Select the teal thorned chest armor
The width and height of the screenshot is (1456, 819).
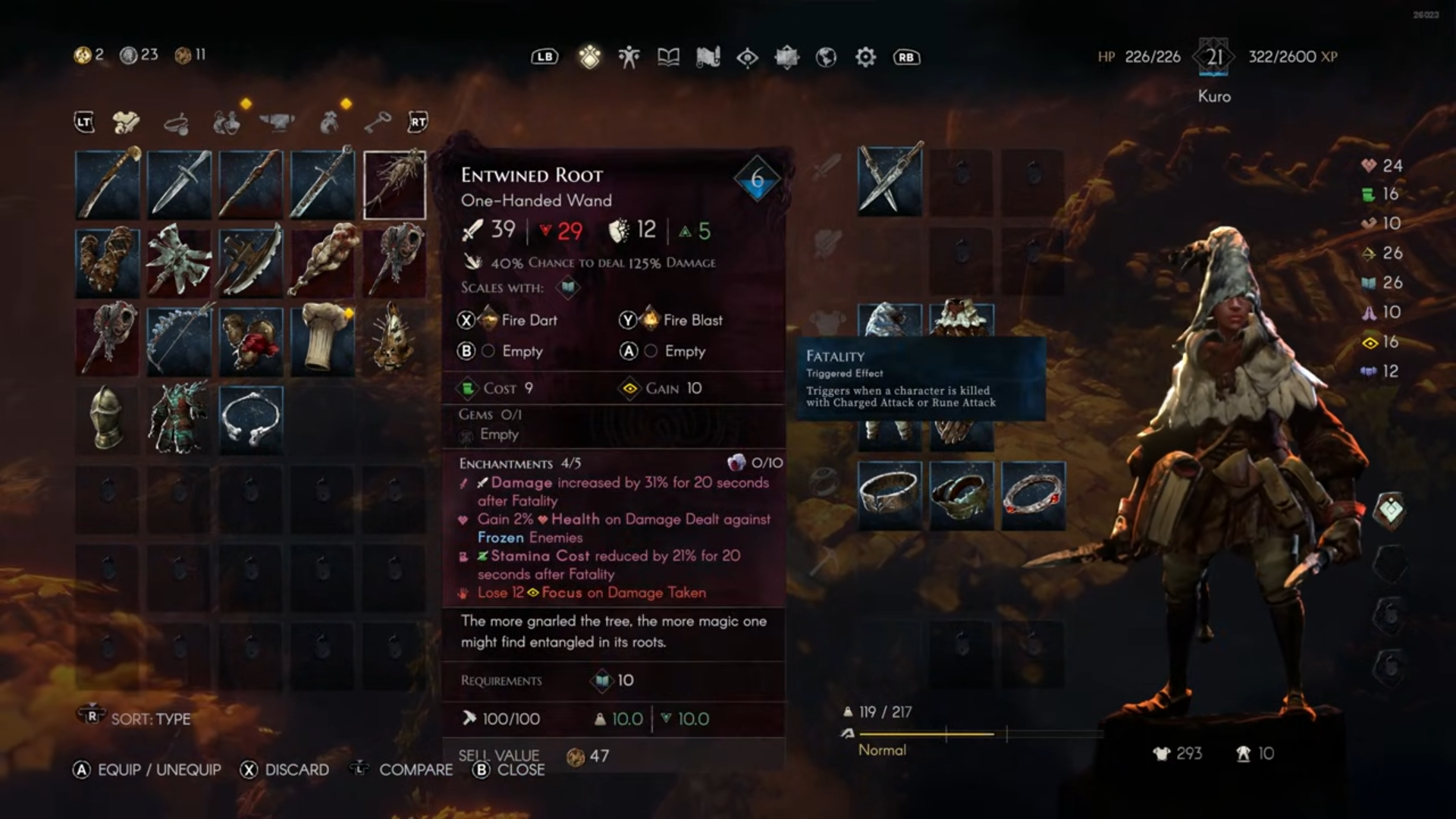click(x=179, y=419)
